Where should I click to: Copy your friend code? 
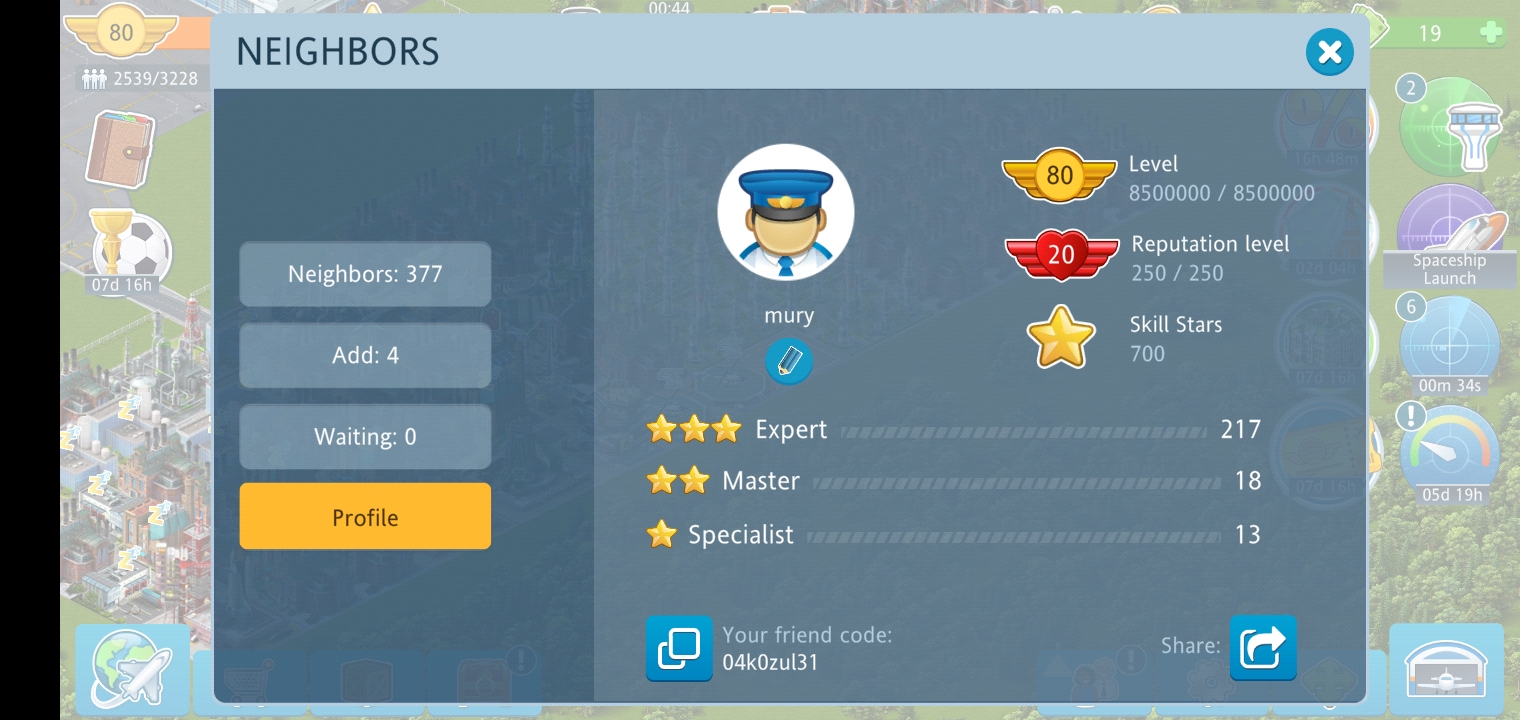679,648
